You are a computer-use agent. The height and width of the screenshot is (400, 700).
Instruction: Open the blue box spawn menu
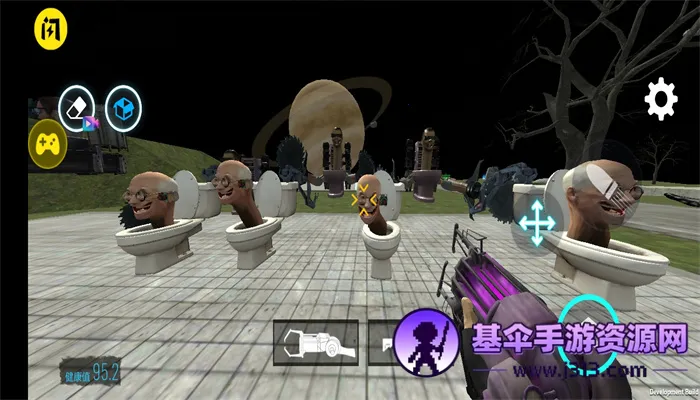coord(124,106)
